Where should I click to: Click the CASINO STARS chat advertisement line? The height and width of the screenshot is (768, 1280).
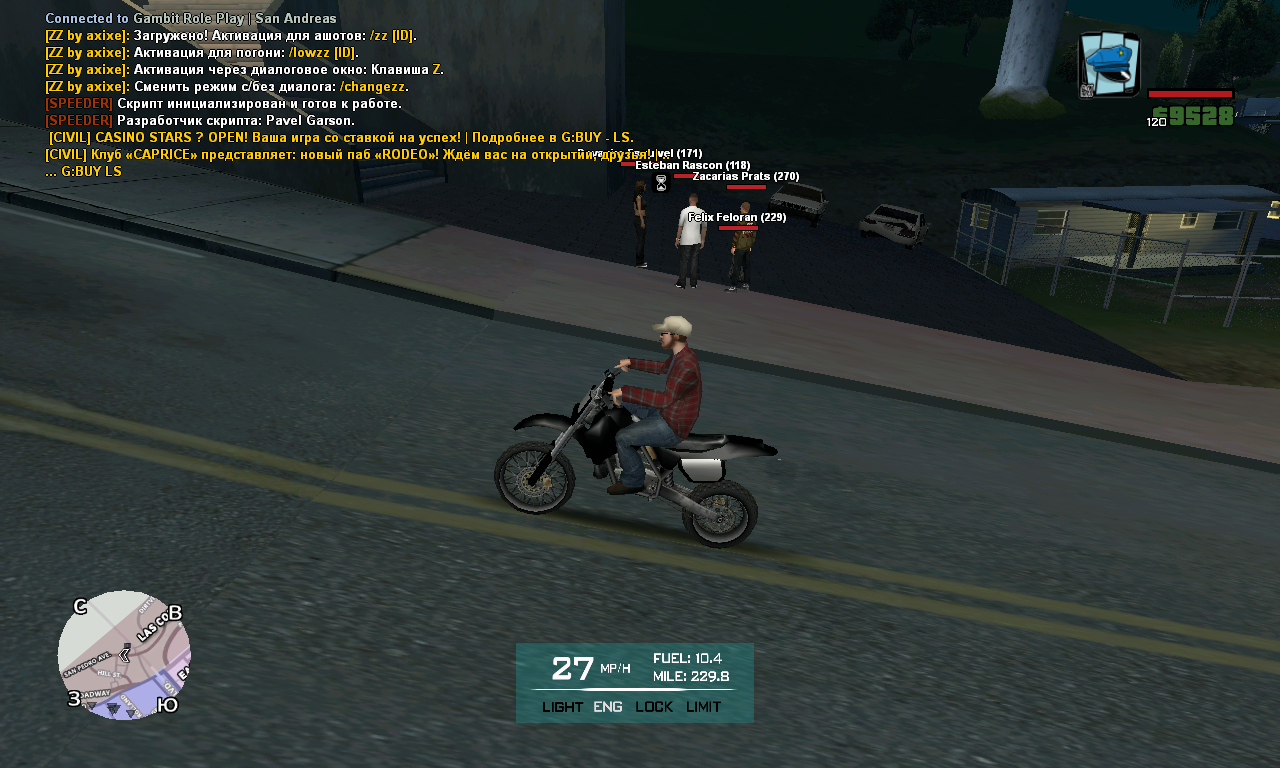point(340,137)
